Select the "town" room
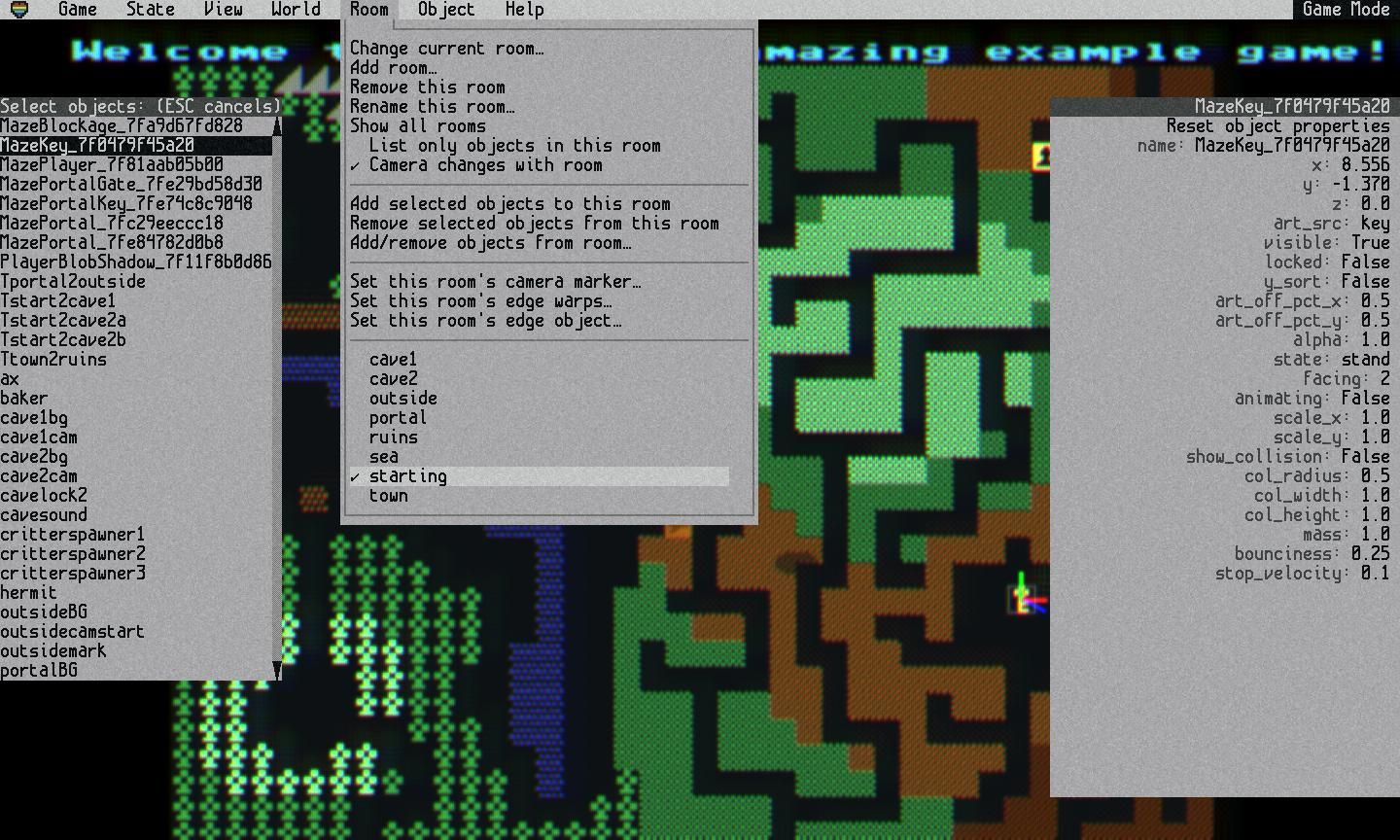 389,495
